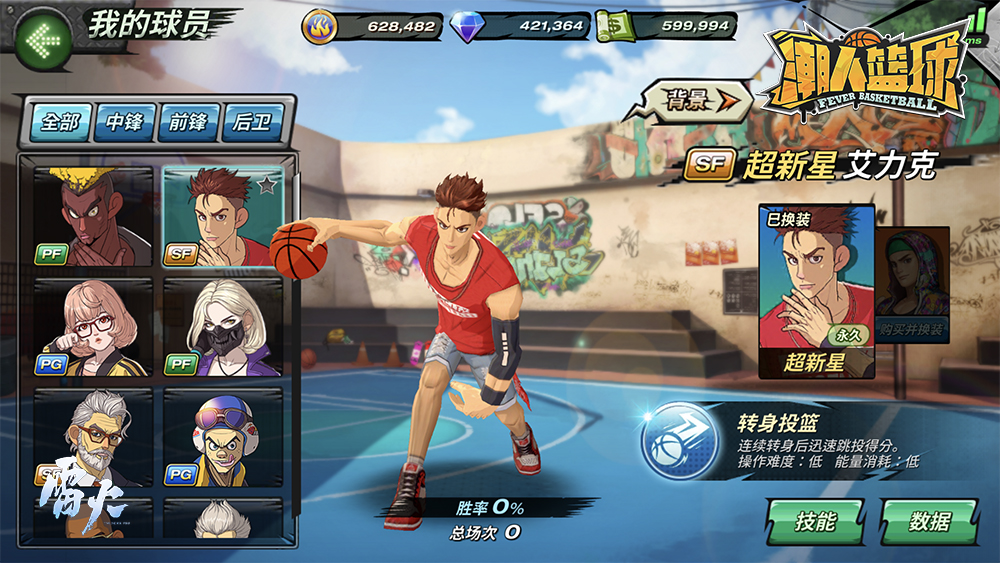The image size is (1000, 563).
Task: Switch to the 中锋 center tab
Action: 125,122
